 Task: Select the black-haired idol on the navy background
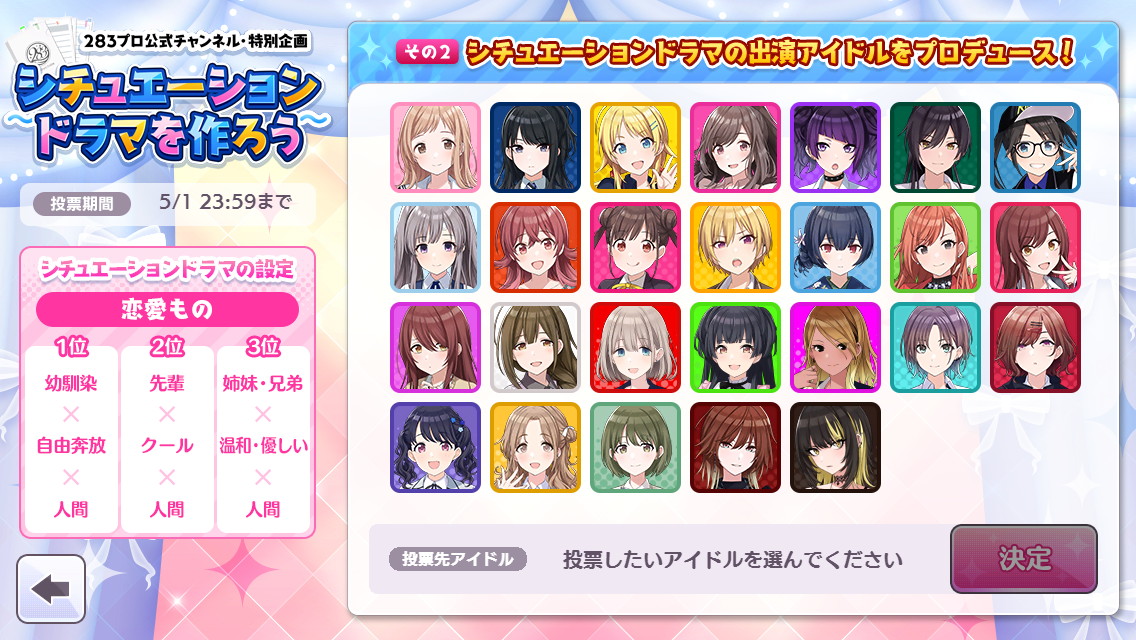pos(535,147)
